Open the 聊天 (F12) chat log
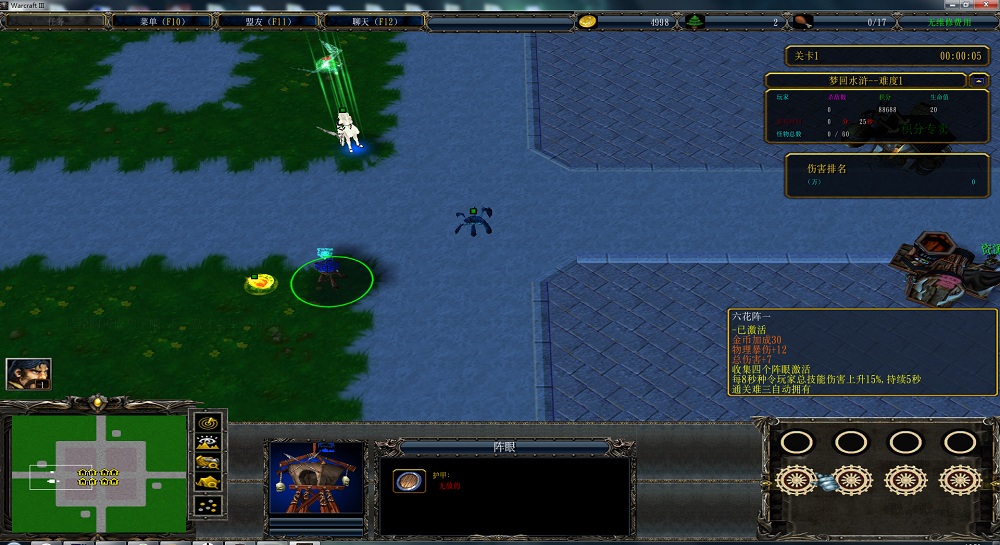The width and height of the screenshot is (1000, 545). (373, 20)
